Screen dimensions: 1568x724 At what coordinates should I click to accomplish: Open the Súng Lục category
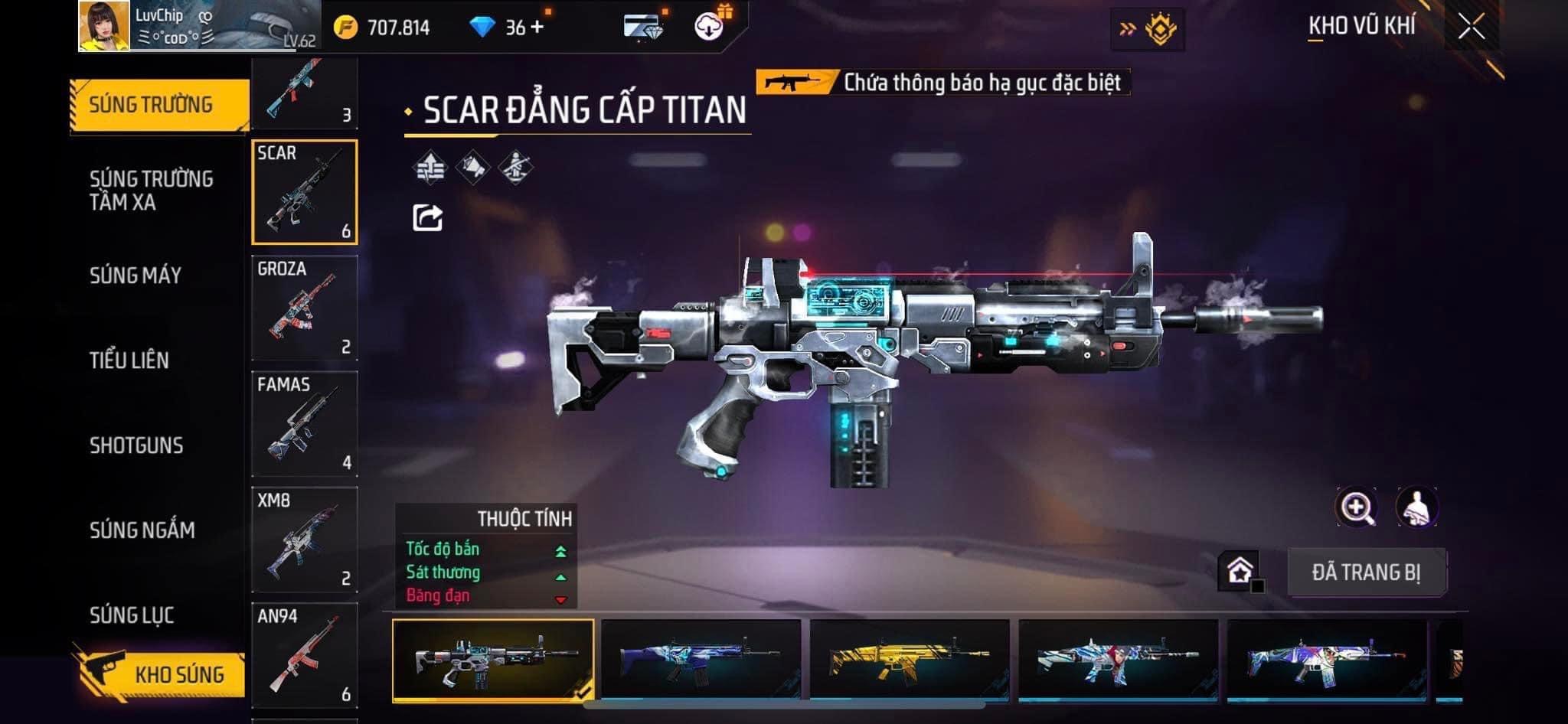[x=132, y=615]
